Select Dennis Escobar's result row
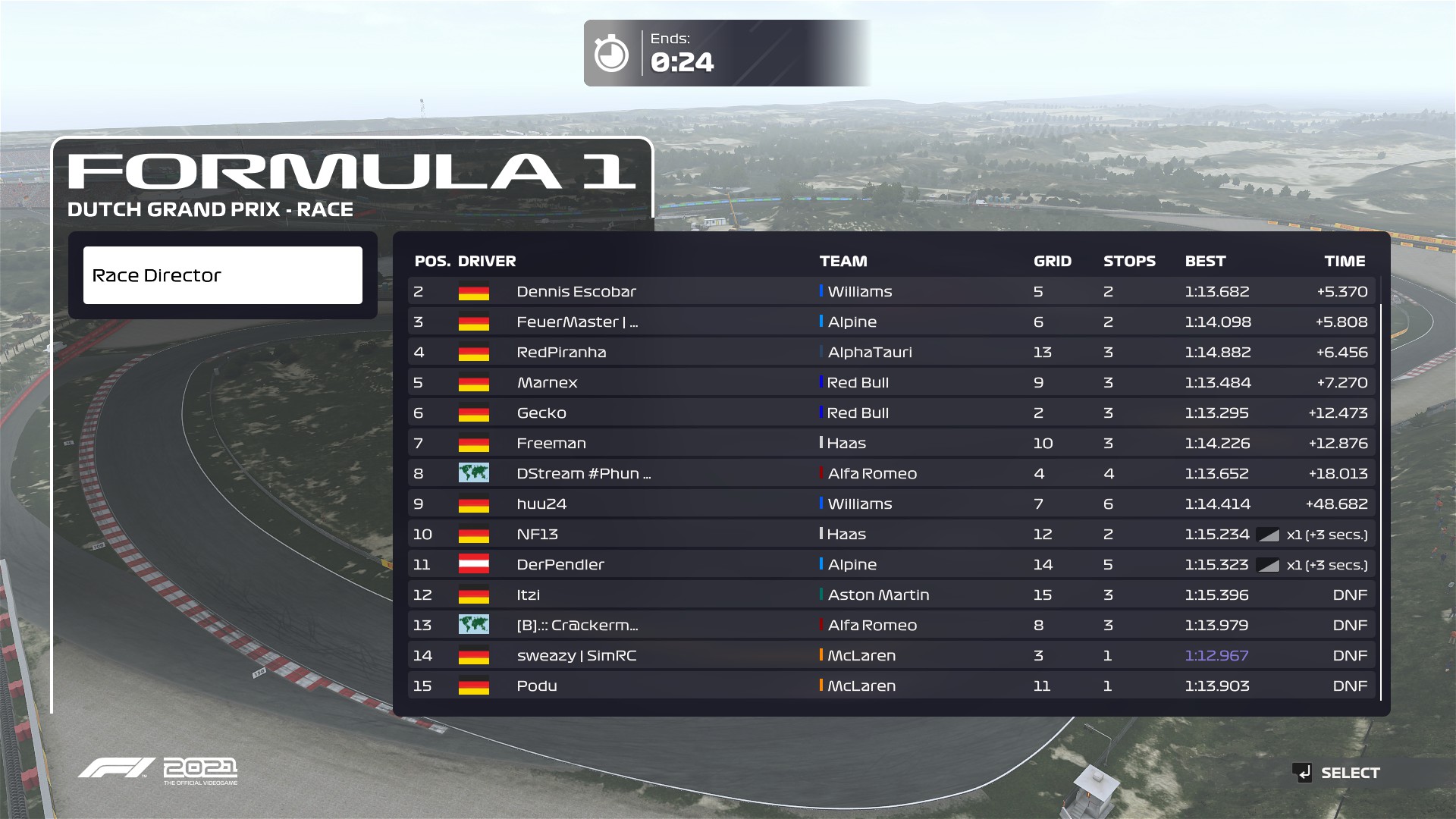1456x819 pixels. tap(891, 291)
